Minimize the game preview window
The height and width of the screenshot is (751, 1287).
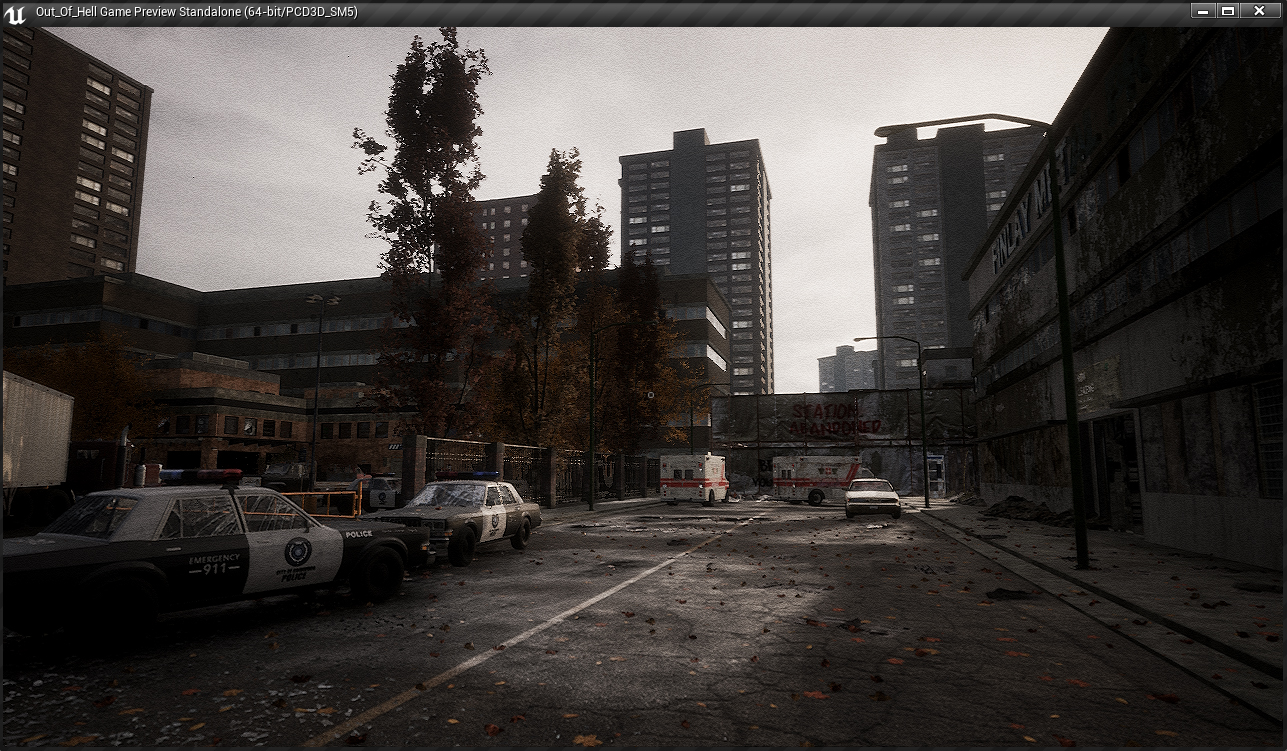(x=1203, y=11)
